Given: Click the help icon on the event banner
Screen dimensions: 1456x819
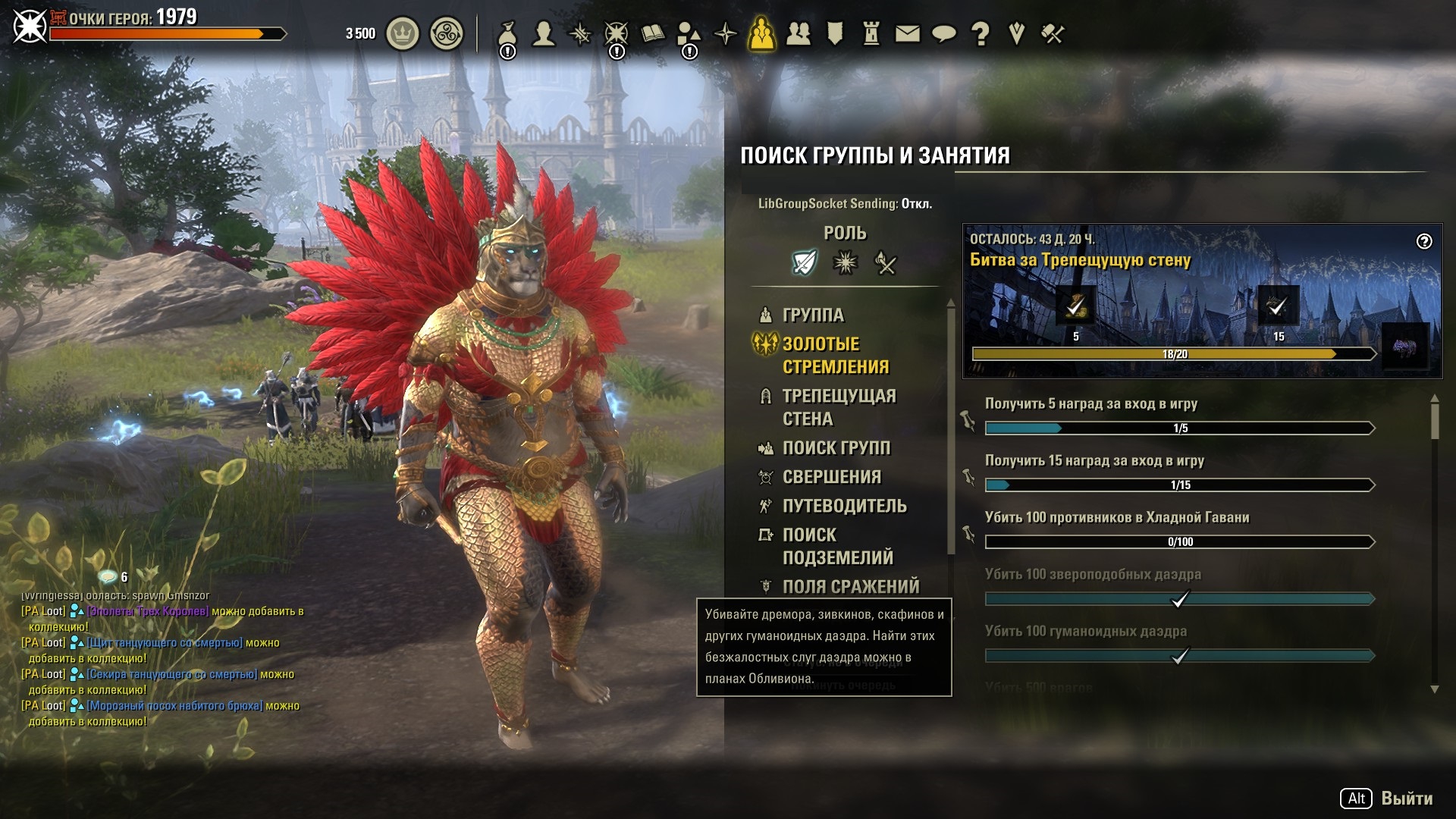Looking at the screenshot, I should pos(1424,241).
